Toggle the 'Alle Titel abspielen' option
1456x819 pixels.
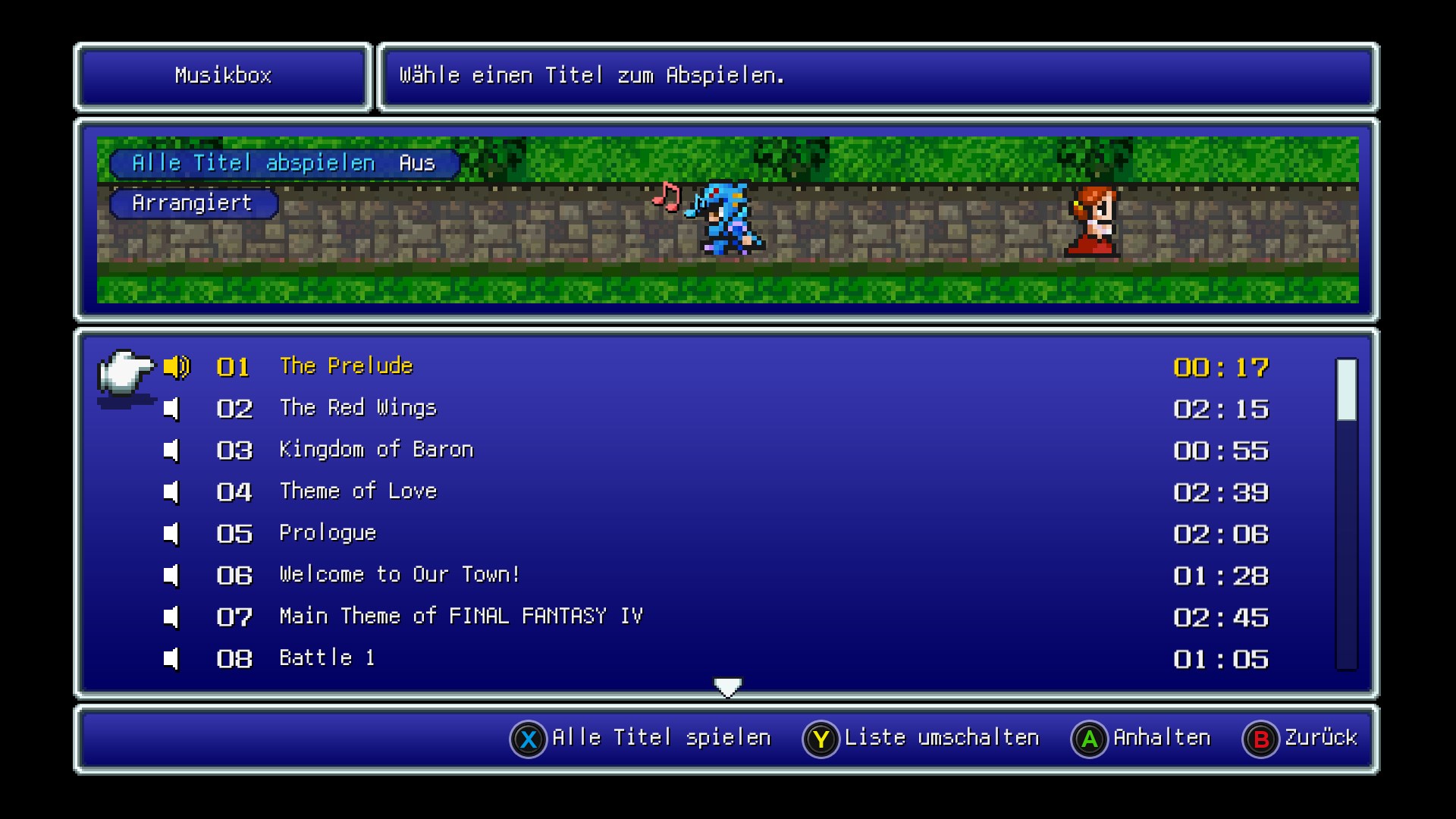(284, 163)
